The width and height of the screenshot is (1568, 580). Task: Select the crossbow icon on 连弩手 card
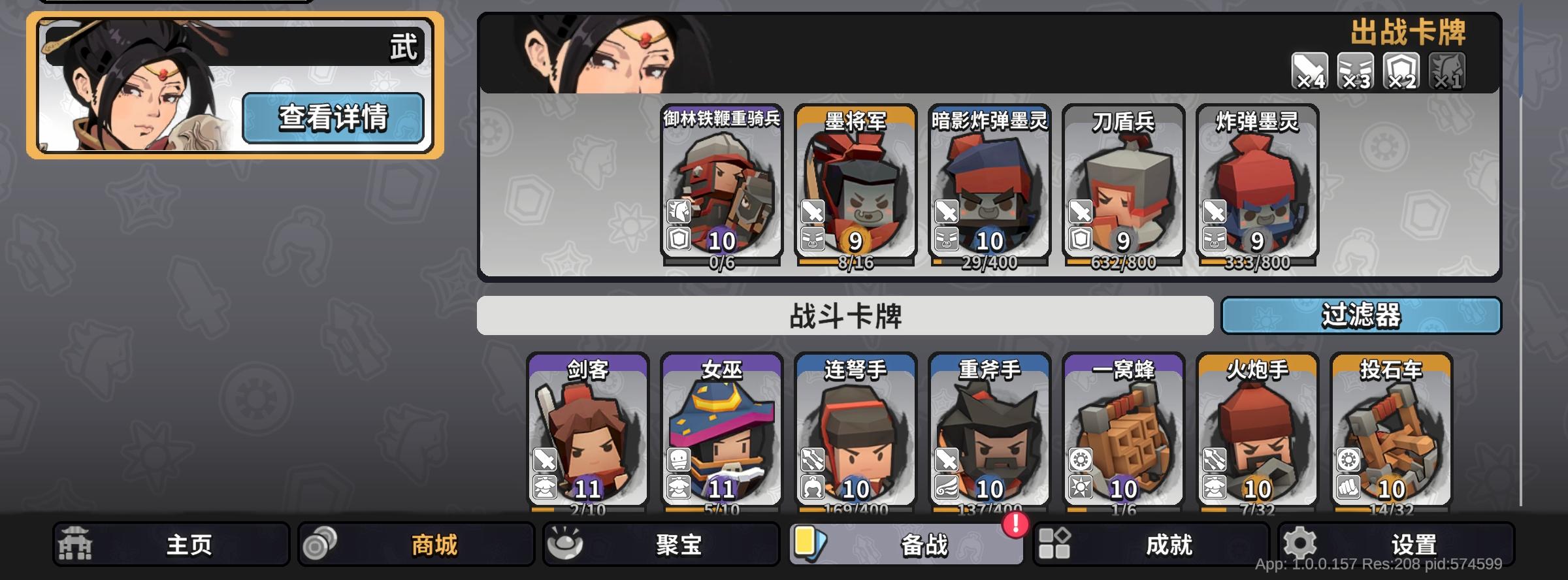[x=812, y=459]
